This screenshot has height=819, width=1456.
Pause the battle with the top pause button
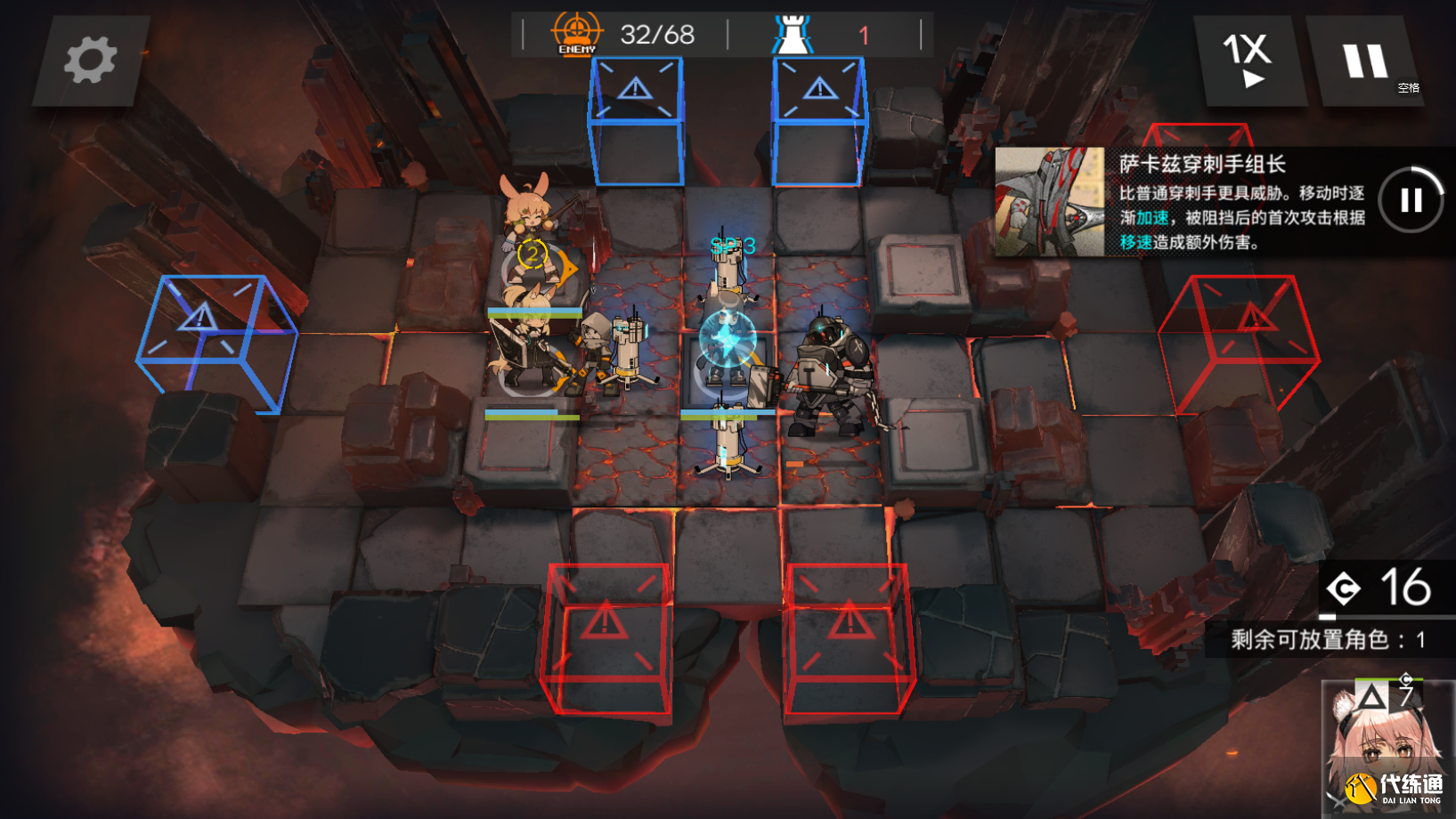(1364, 62)
